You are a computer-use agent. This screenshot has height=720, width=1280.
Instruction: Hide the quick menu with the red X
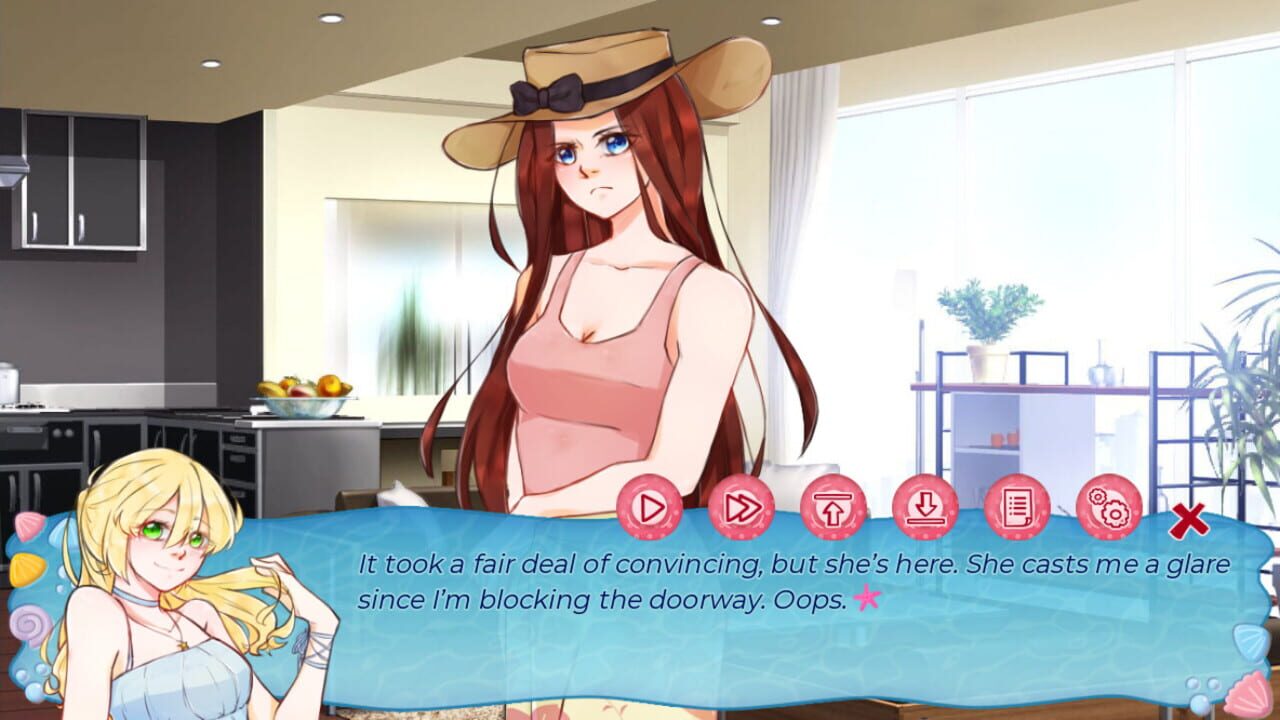click(1189, 520)
